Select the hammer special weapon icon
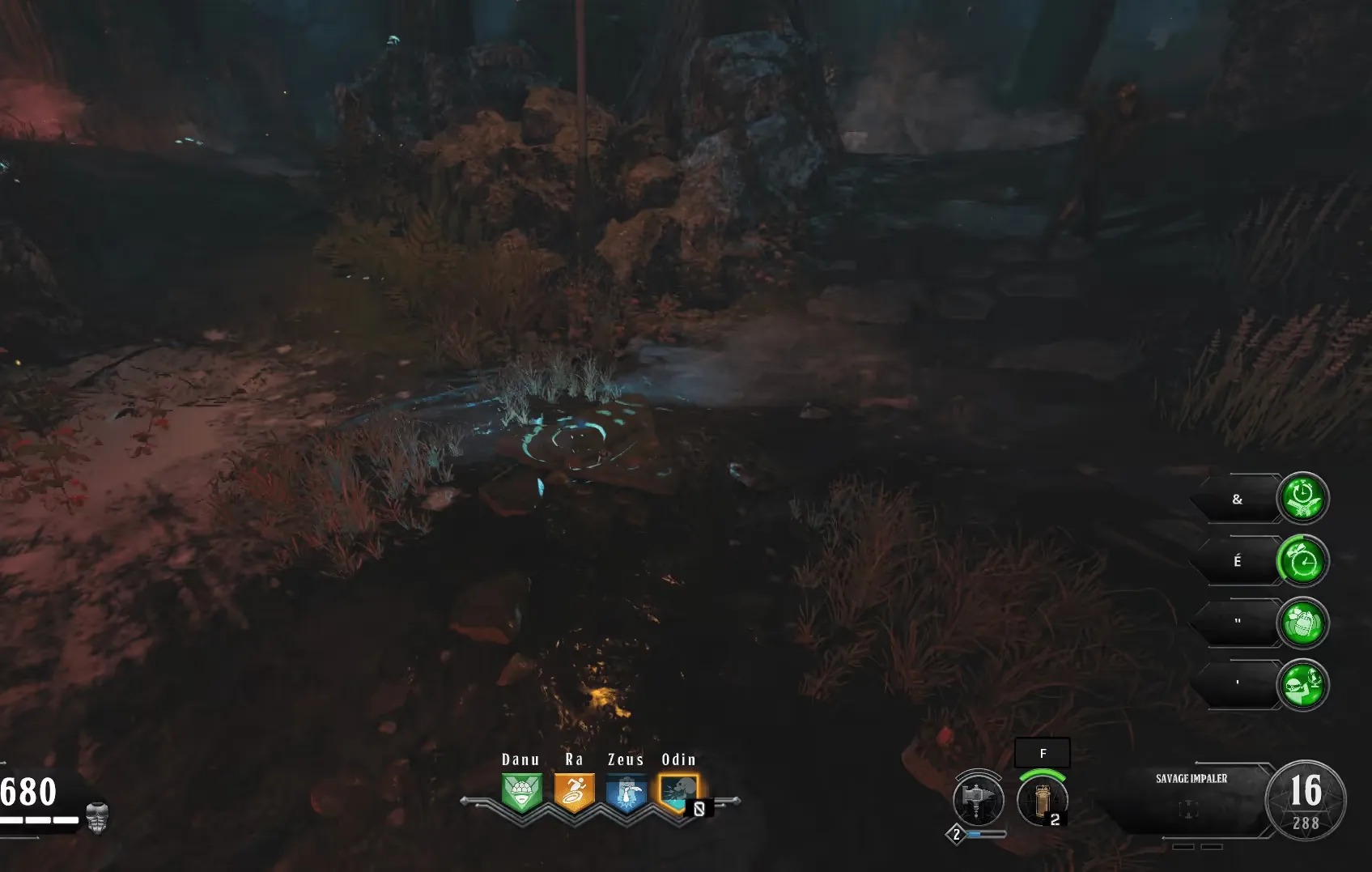 (x=978, y=800)
